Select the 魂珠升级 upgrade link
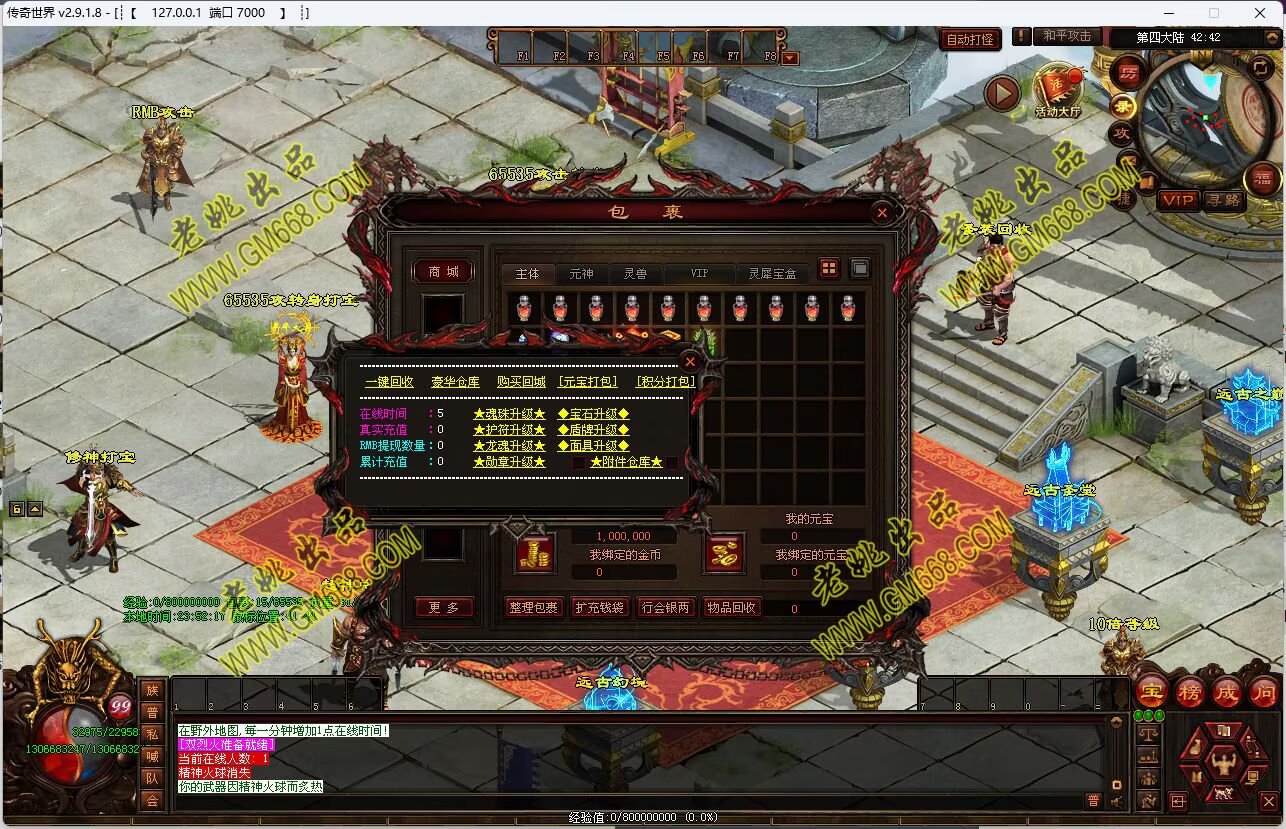The width and height of the screenshot is (1286, 829). (x=509, y=414)
